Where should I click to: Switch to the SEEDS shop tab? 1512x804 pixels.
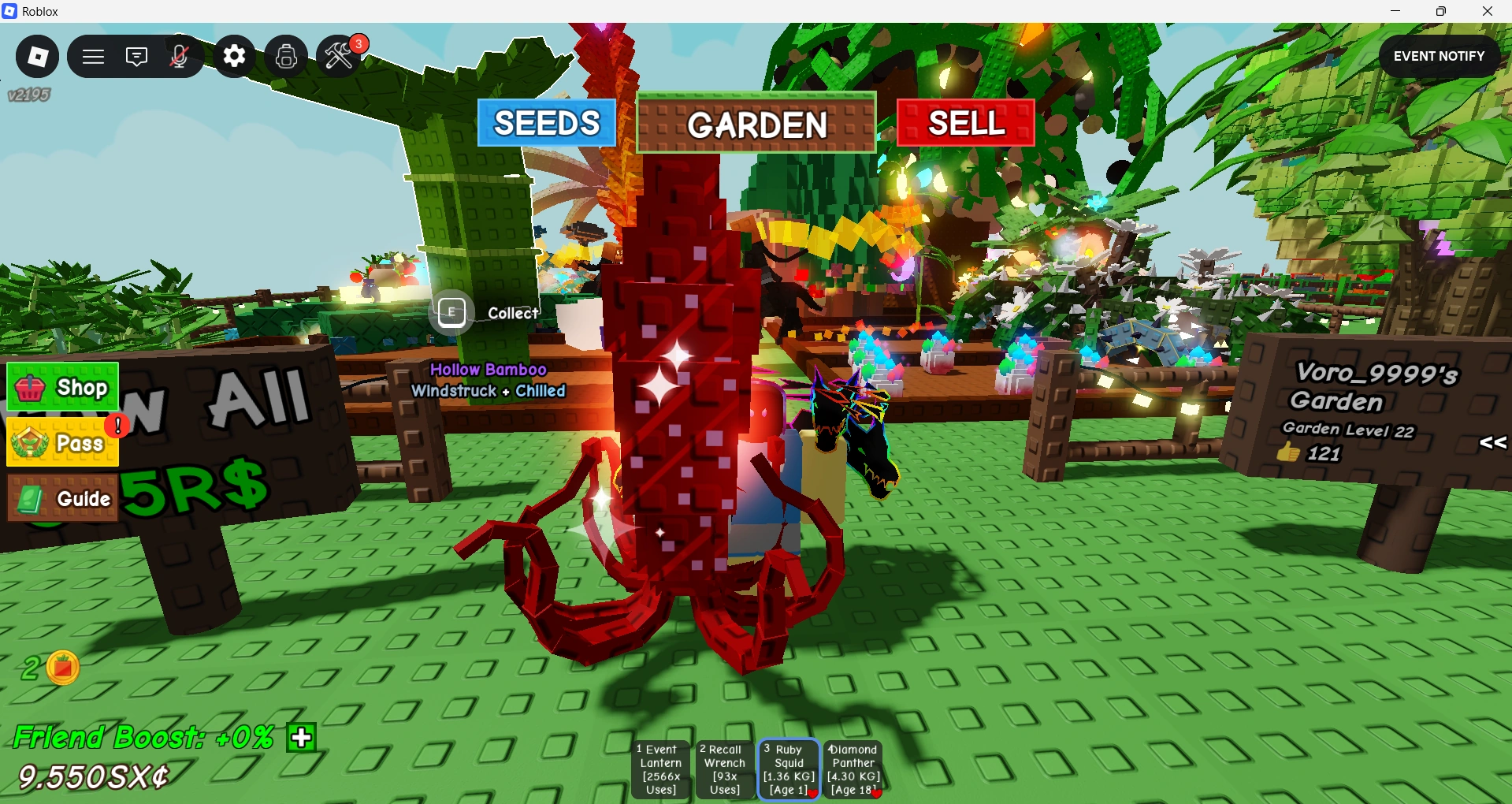(546, 123)
